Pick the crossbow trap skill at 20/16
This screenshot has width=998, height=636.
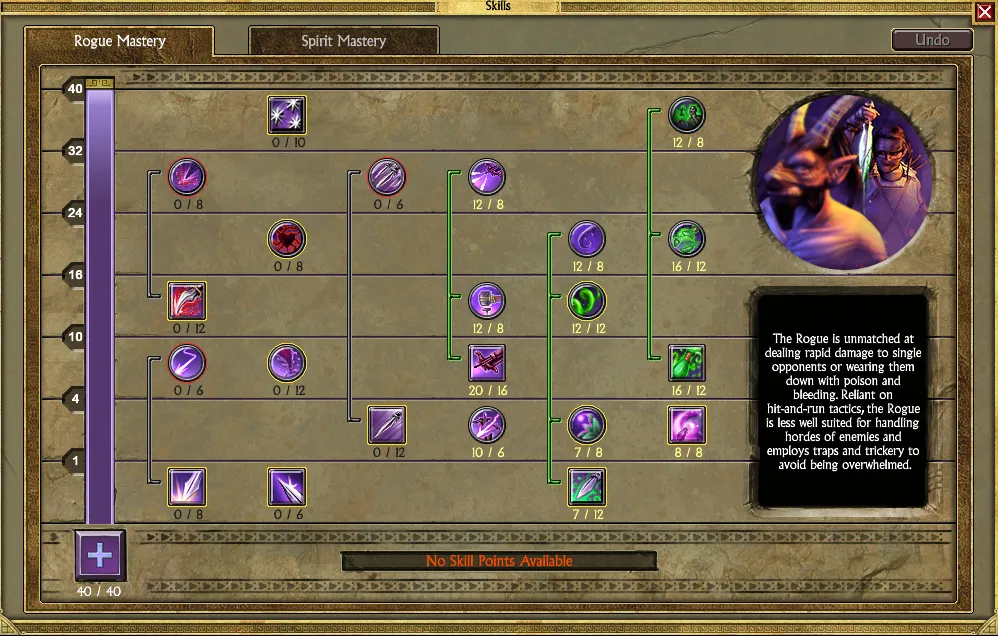(487, 363)
